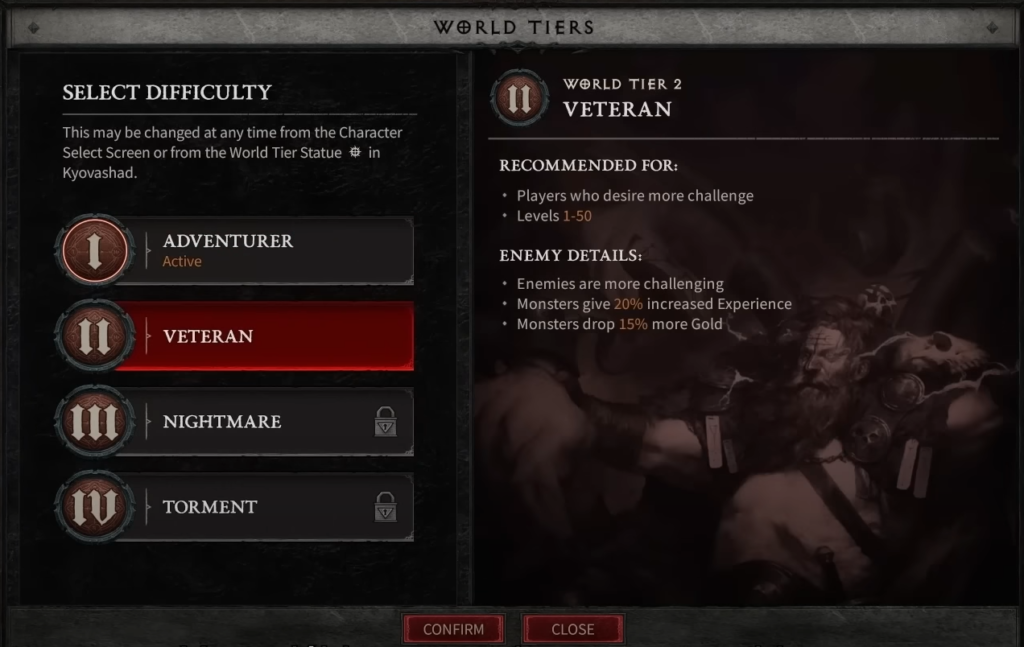Confirm the selected world tier
This screenshot has width=1024, height=647.
coord(453,629)
